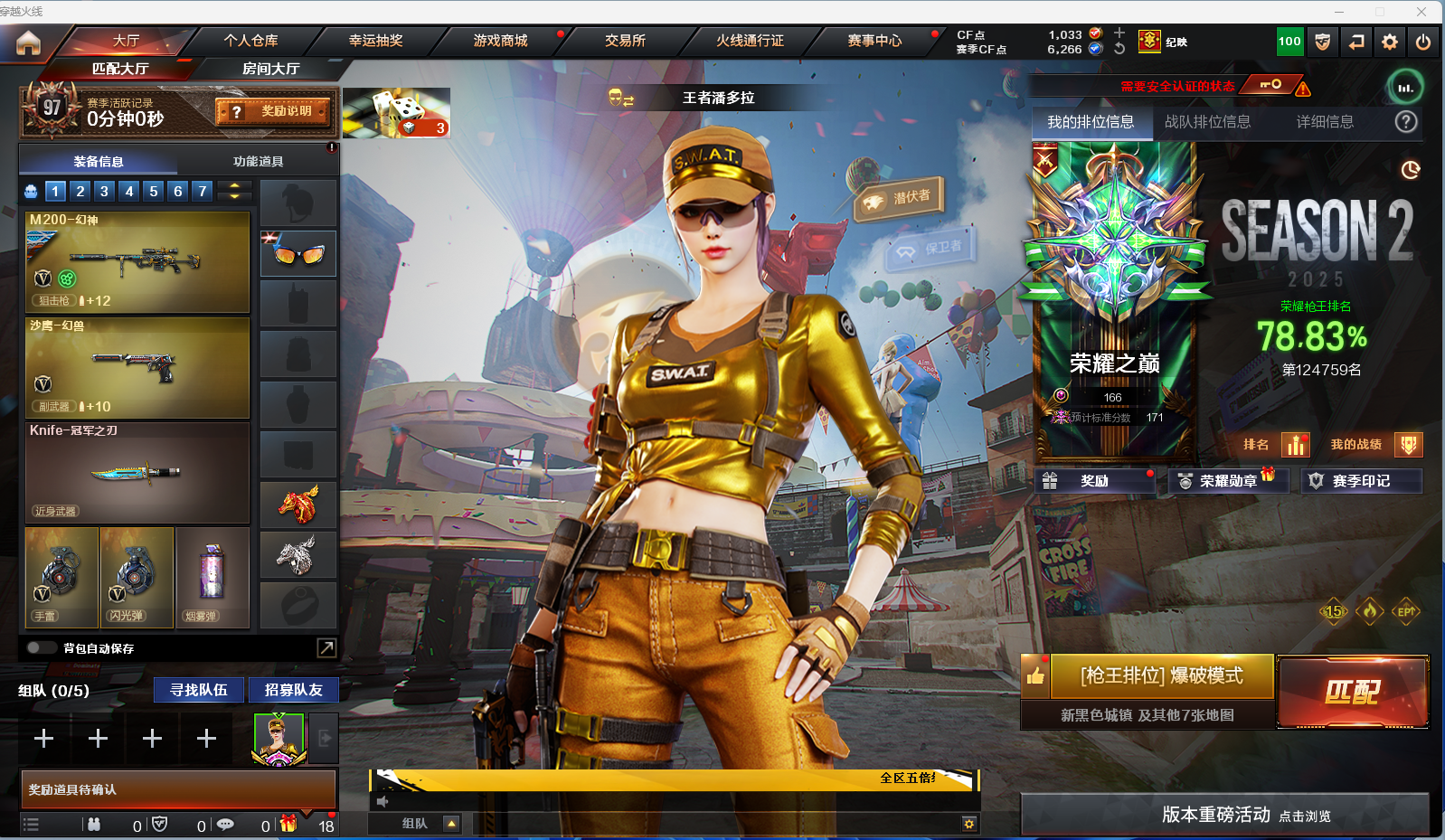Image resolution: width=1445 pixels, height=840 pixels.
Task: Open 赛季印记 season marks
Action: (1360, 481)
